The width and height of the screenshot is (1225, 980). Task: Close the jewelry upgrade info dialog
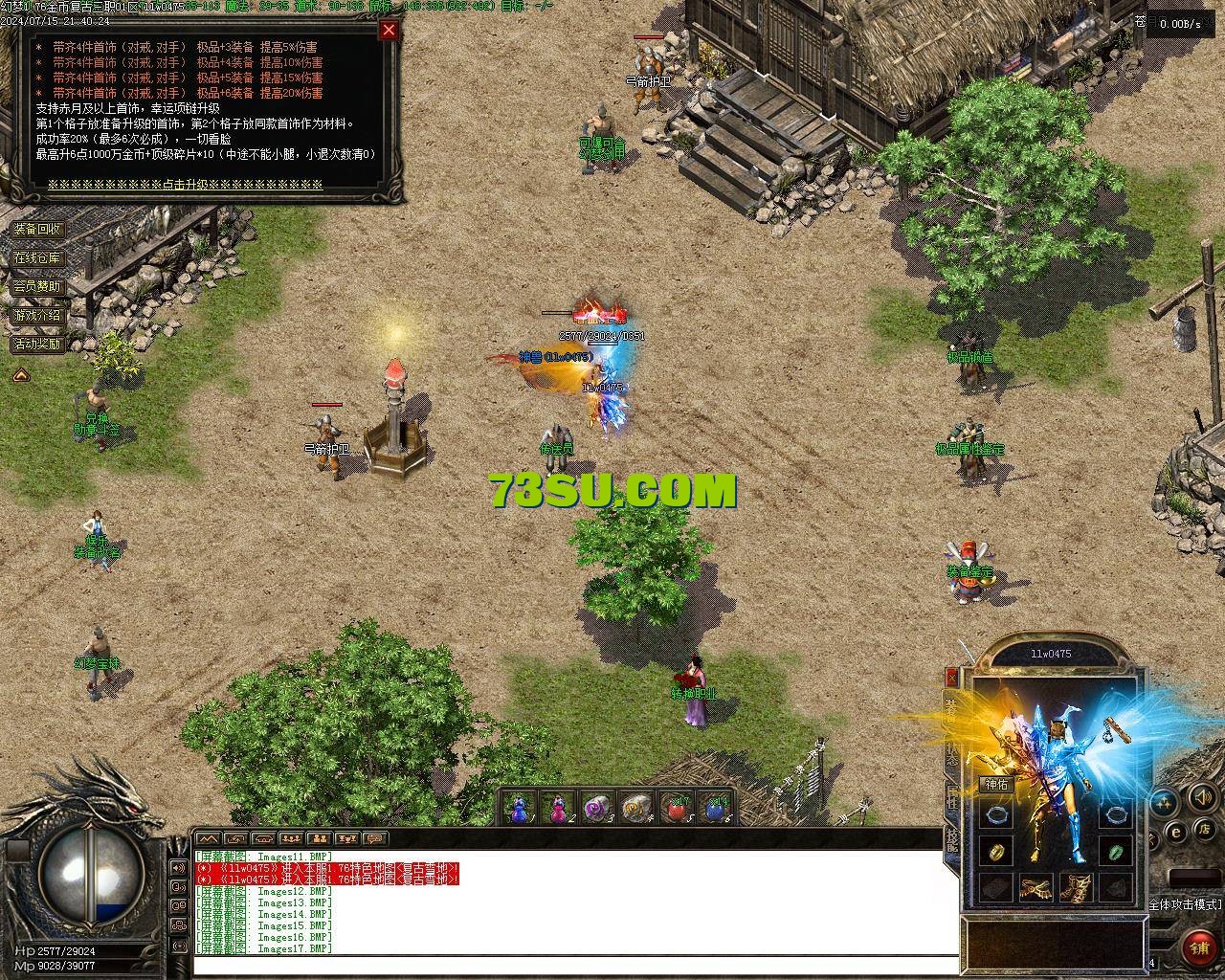click(389, 30)
